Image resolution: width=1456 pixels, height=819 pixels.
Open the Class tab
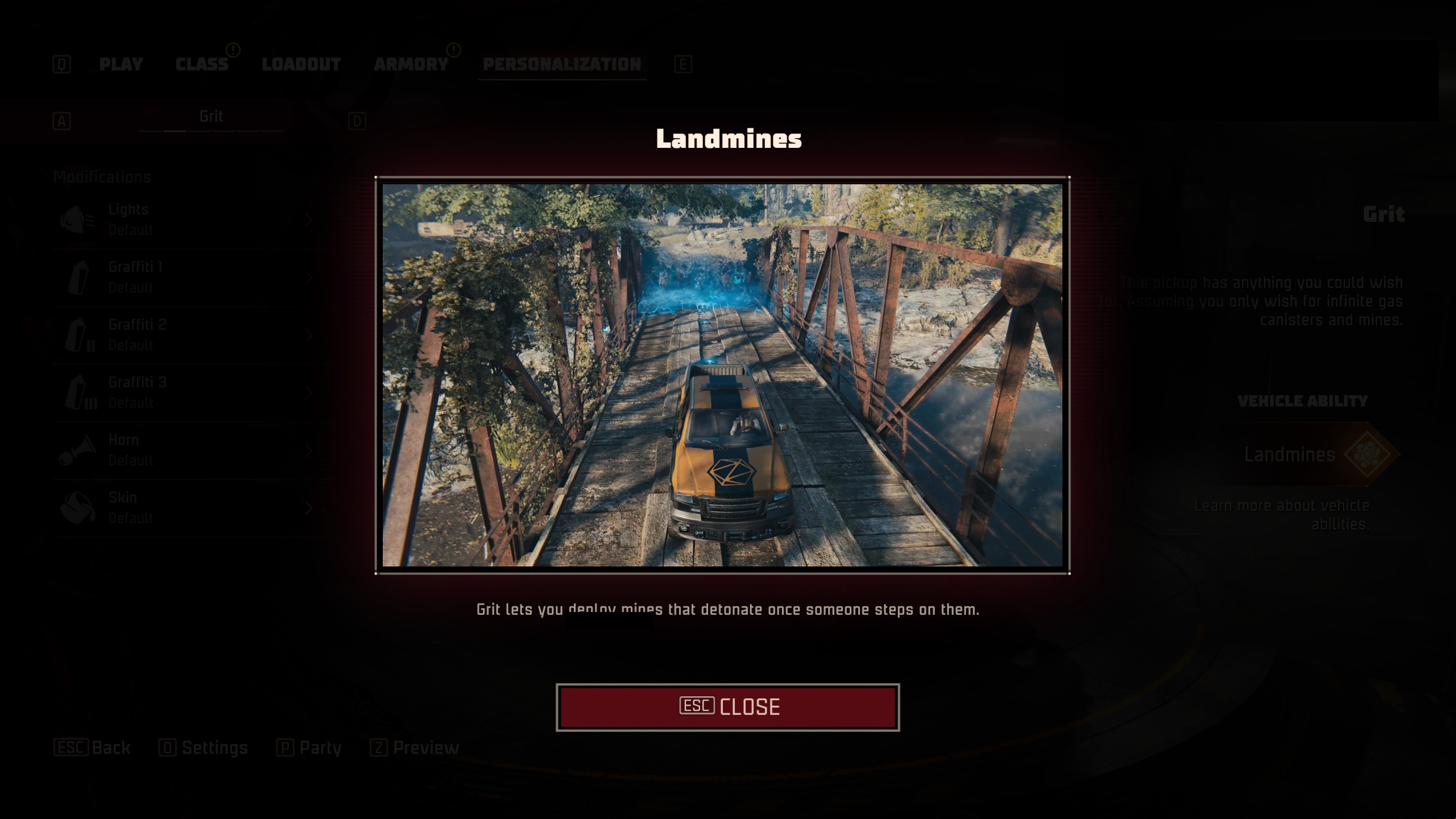(202, 64)
